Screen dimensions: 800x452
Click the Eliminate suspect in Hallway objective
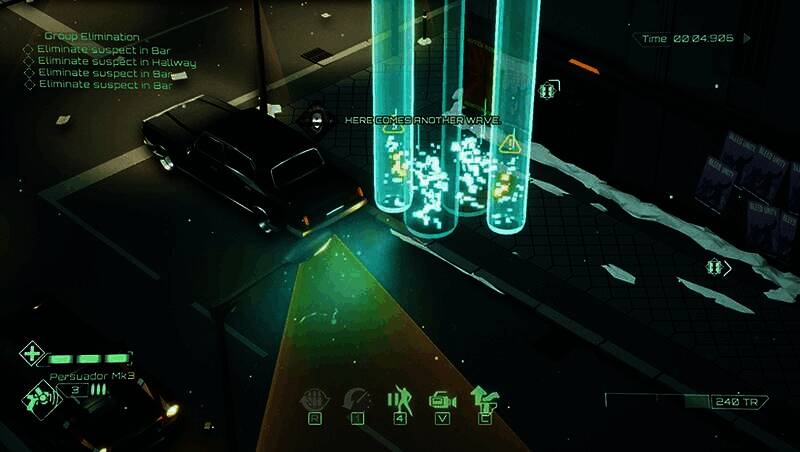point(116,62)
